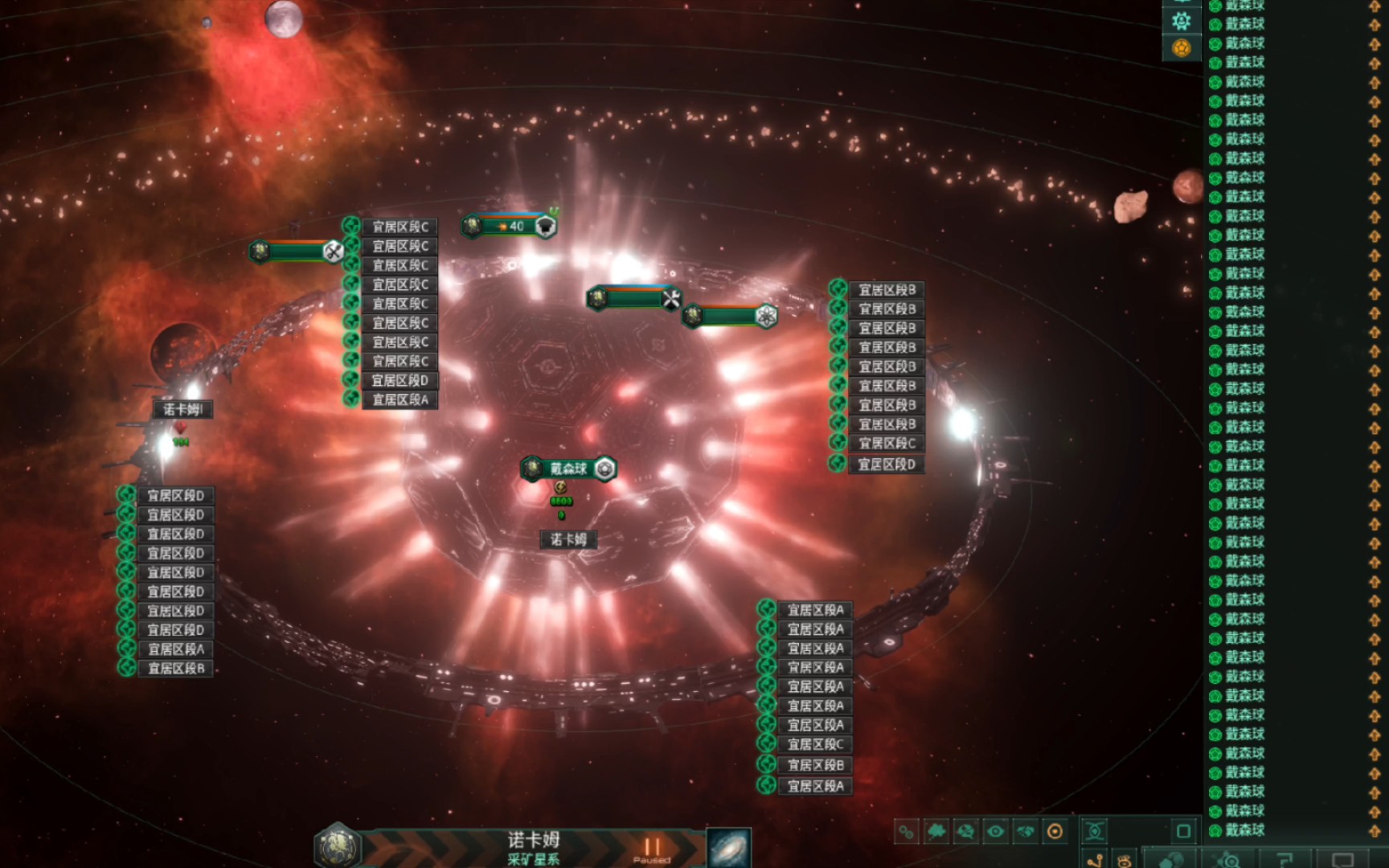This screenshot has height=868, width=1389.
Task: Click the empire emblem beside the system name
Action: pyautogui.click(x=338, y=846)
